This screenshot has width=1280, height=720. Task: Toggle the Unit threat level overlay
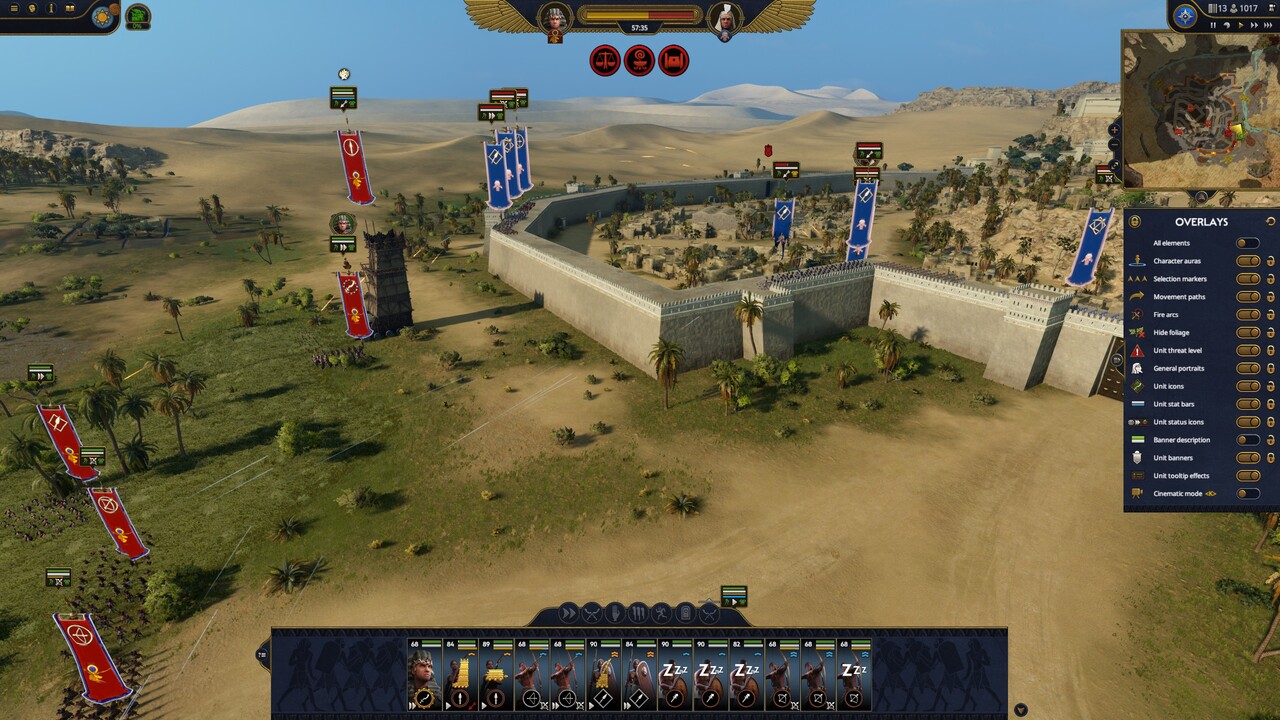click(x=1247, y=351)
